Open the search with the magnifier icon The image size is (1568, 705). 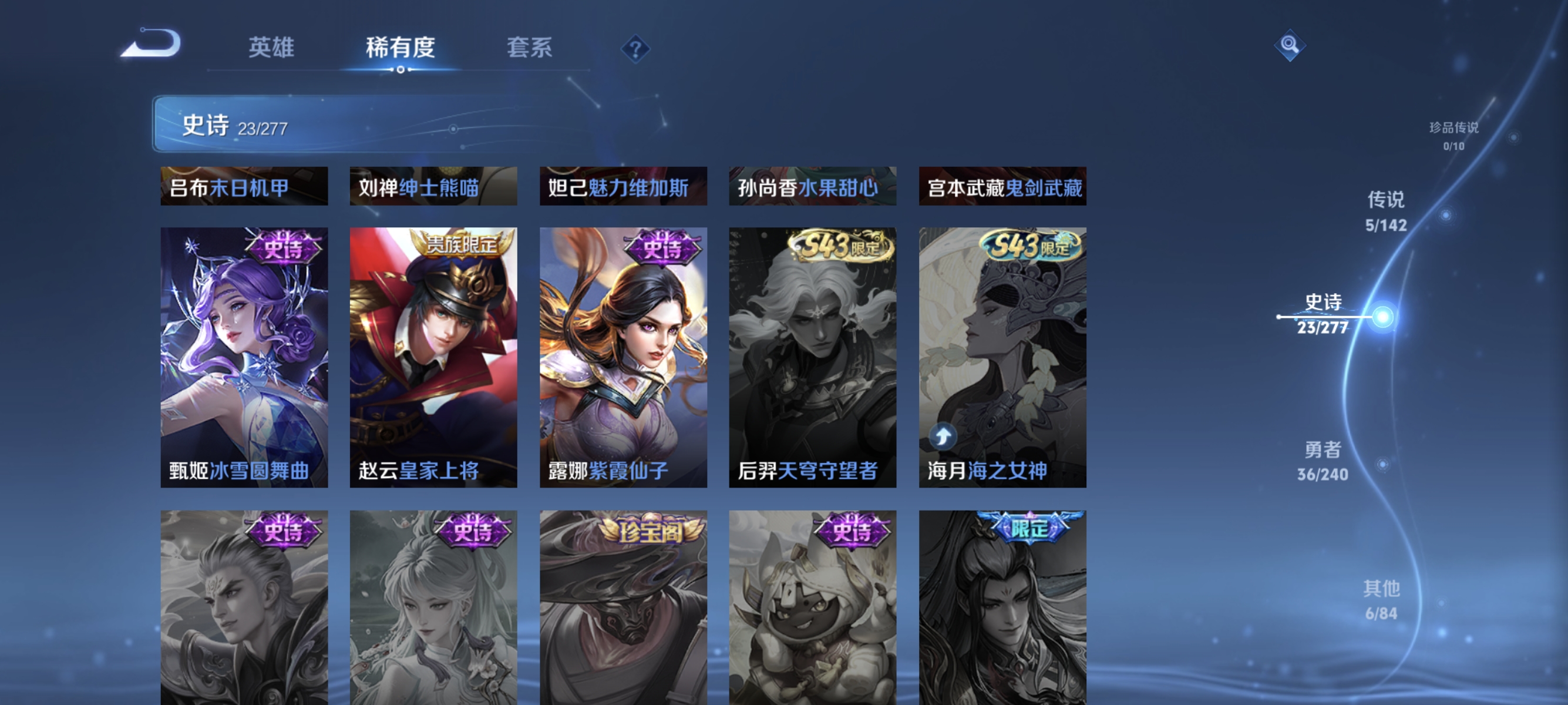1290,45
